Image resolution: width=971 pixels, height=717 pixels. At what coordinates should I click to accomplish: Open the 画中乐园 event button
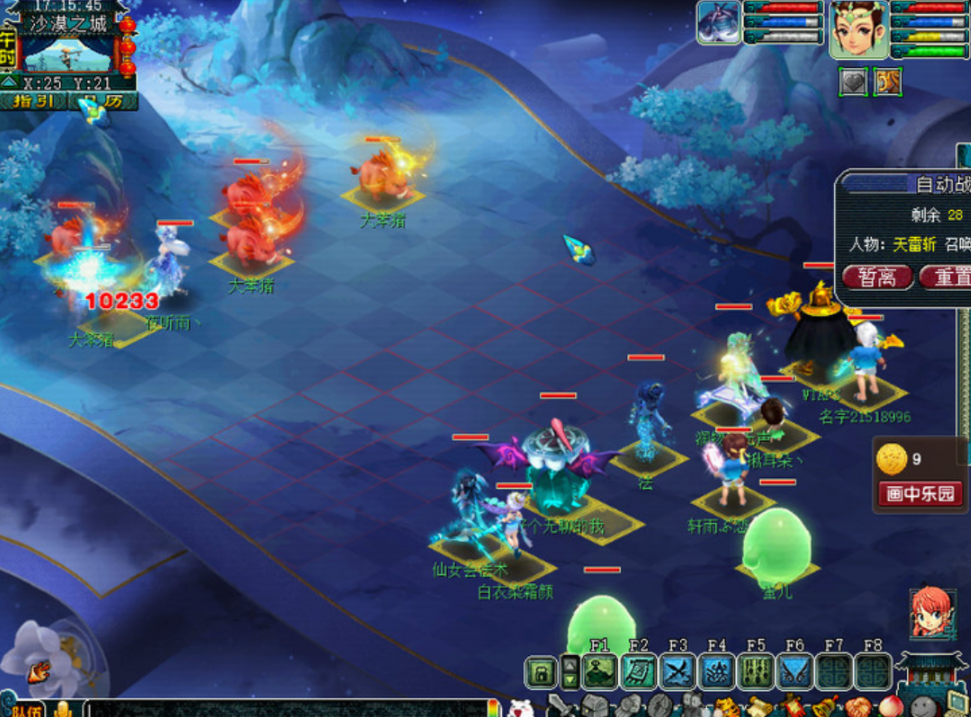tap(920, 494)
